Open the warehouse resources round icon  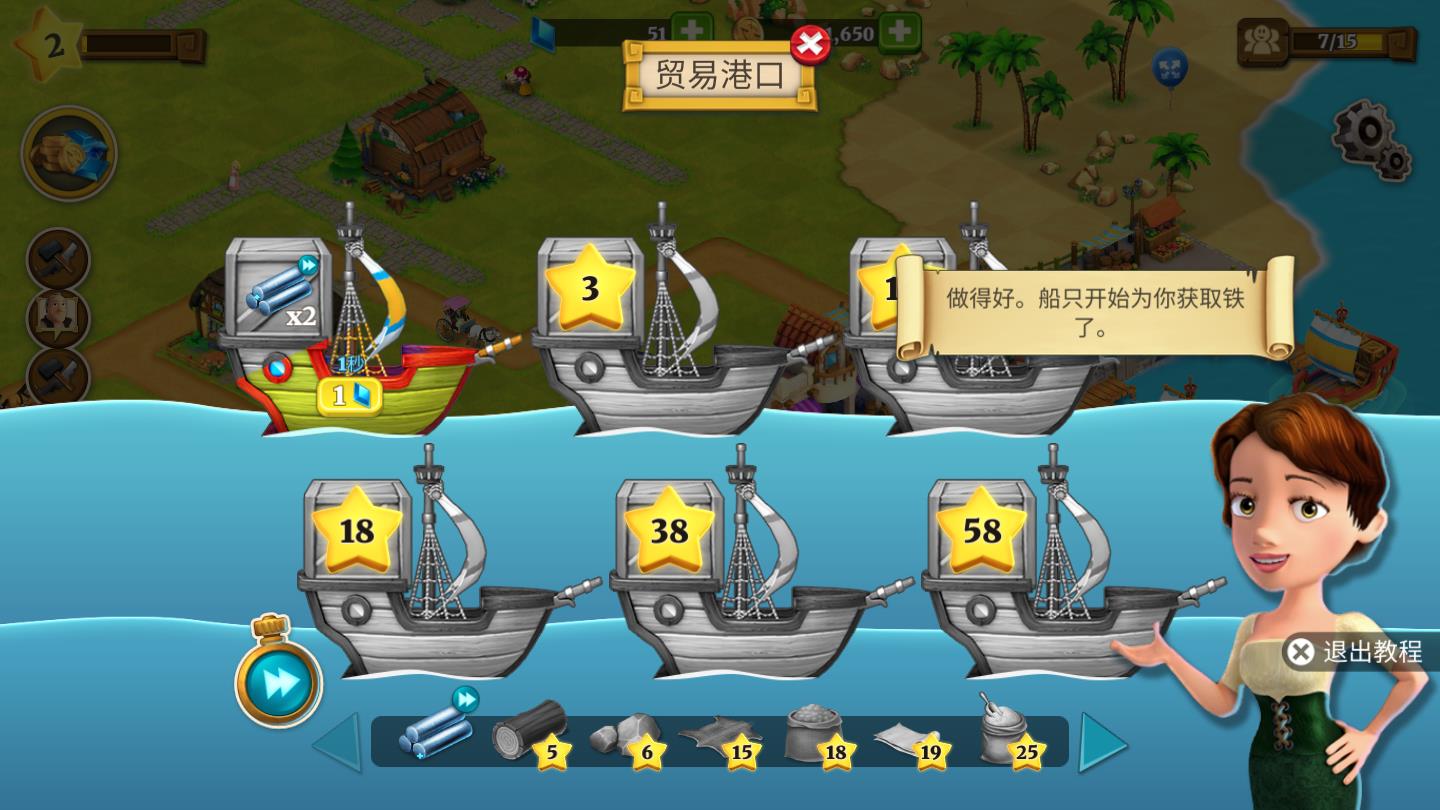[x=69, y=153]
